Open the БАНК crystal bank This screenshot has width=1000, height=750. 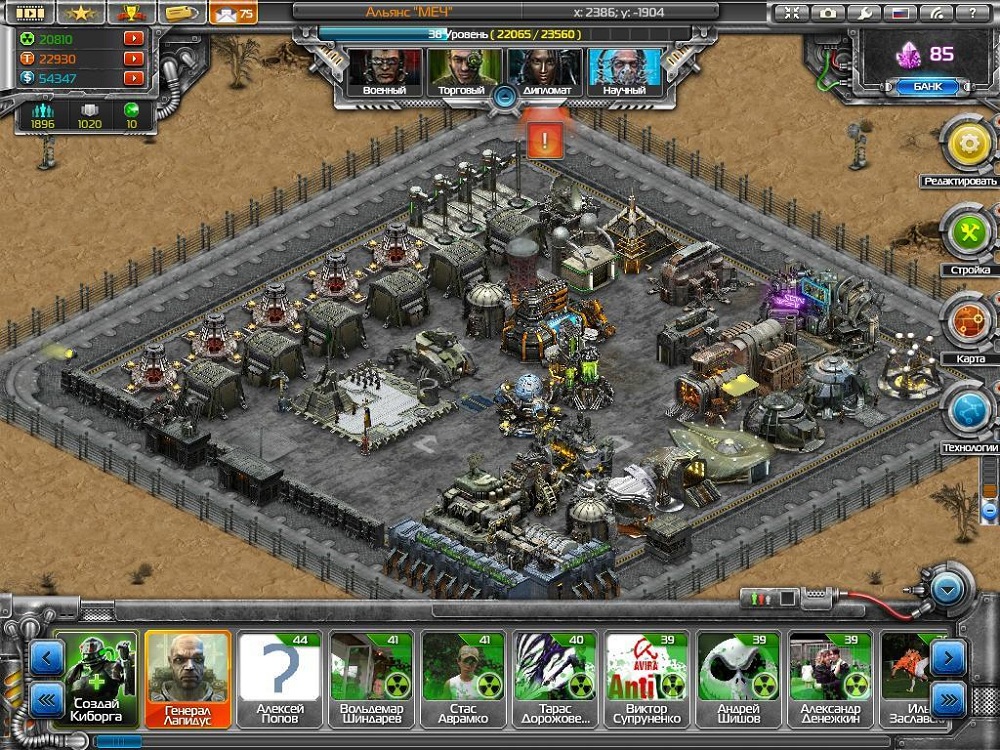913,87
